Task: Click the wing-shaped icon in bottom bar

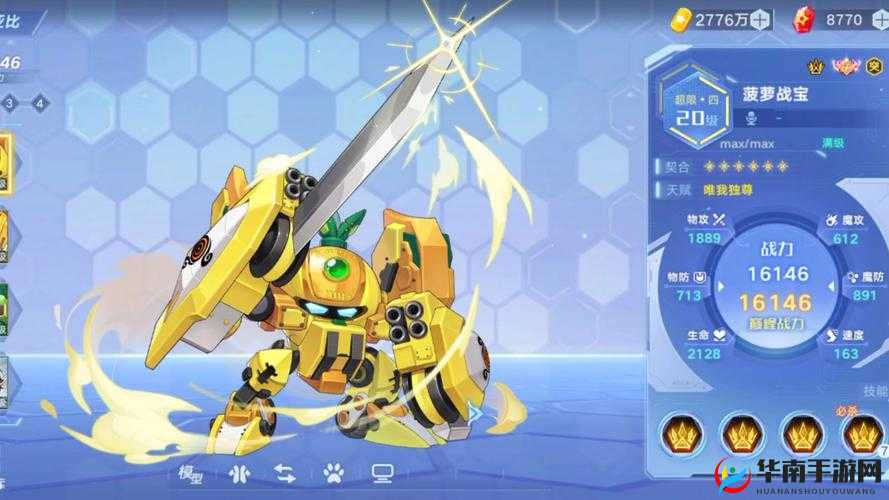Action: pos(237,472)
